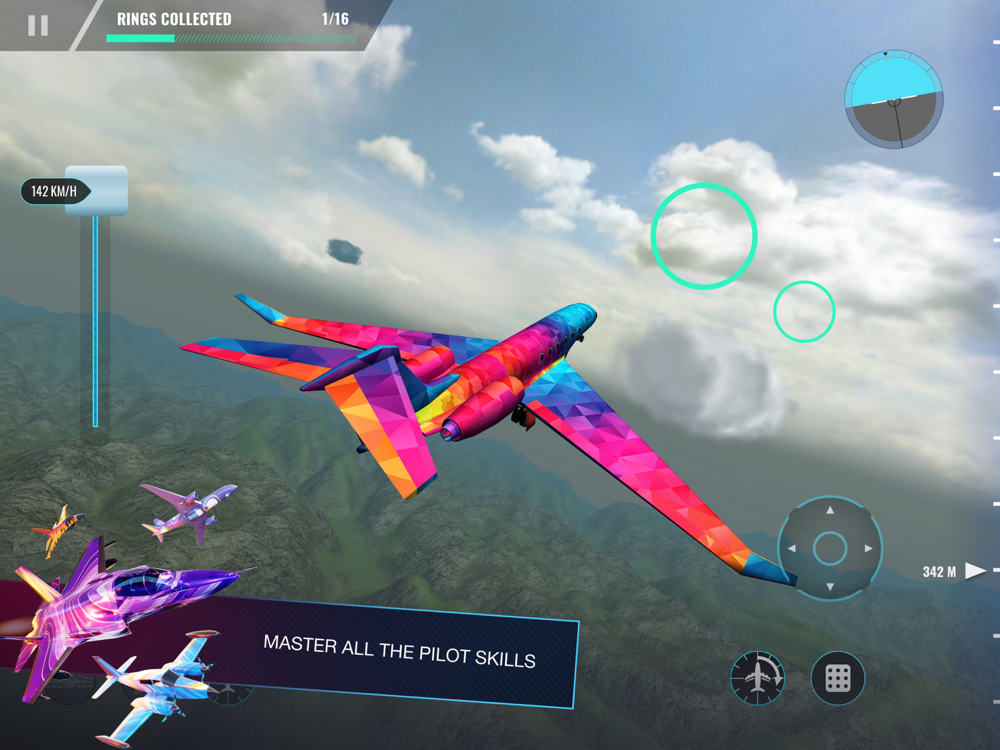This screenshot has height=750, width=1000.
Task: Tap the attitude indicator gauge
Action: coord(893,99)
